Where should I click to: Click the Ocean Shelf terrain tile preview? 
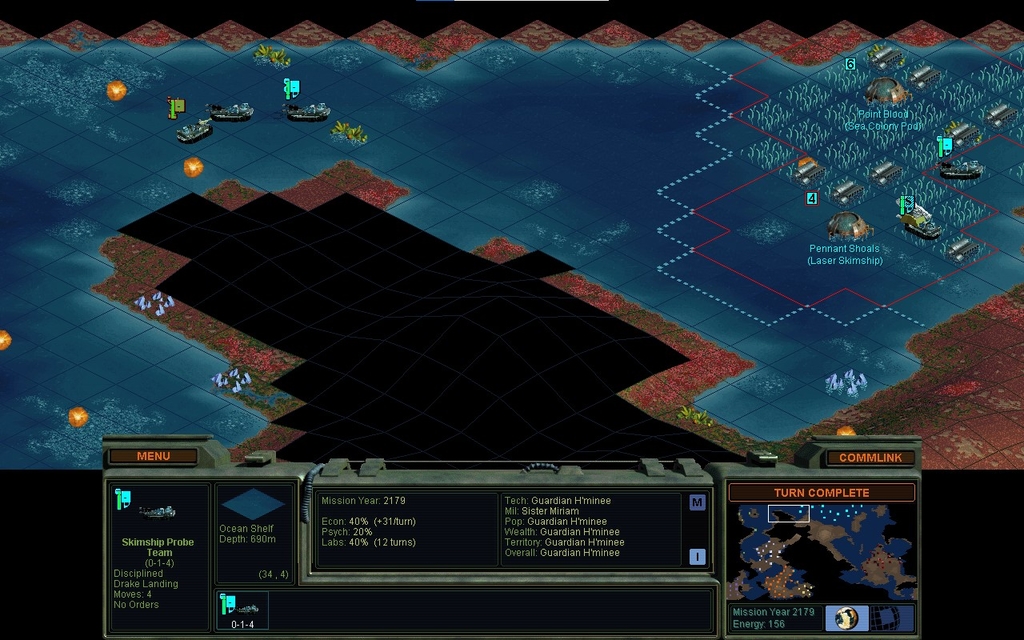(x=252, y=504)
